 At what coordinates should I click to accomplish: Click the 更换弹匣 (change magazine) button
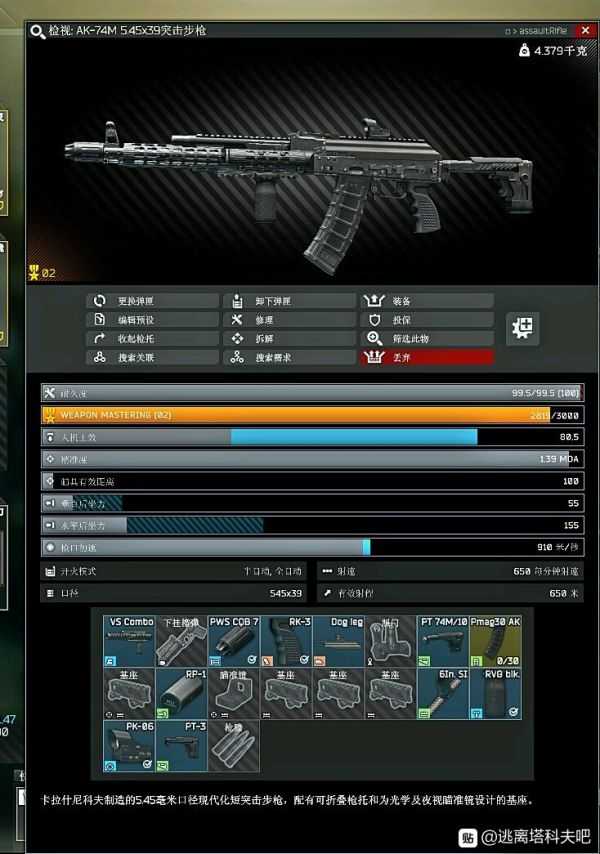(151, 301)
